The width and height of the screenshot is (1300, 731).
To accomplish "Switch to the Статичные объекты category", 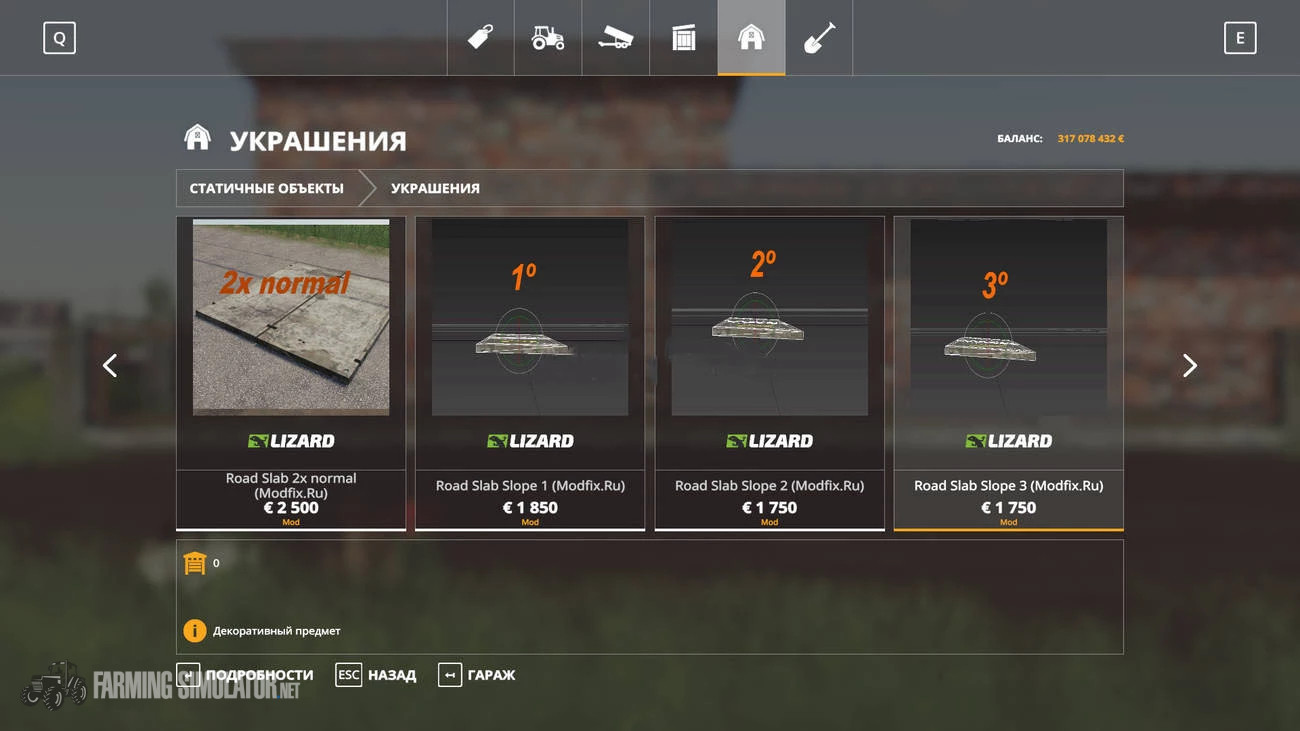I will (x=267, y=187).
